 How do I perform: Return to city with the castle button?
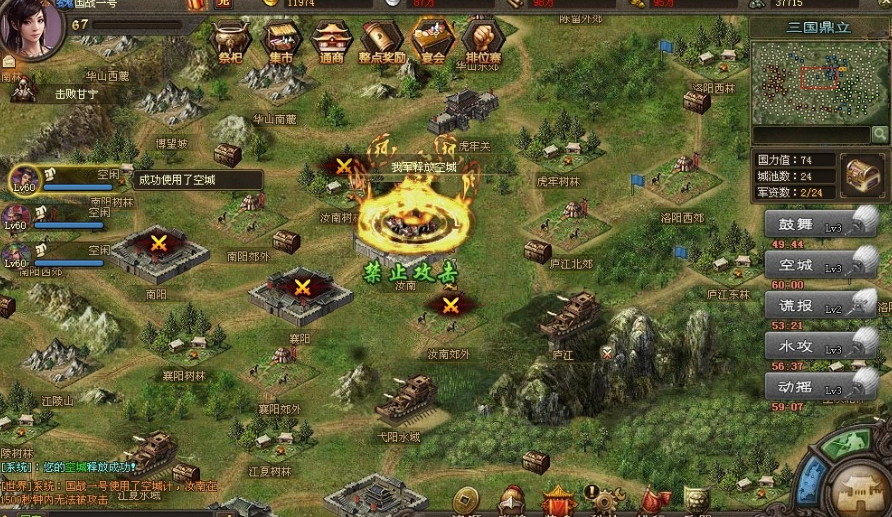point(858,488)
